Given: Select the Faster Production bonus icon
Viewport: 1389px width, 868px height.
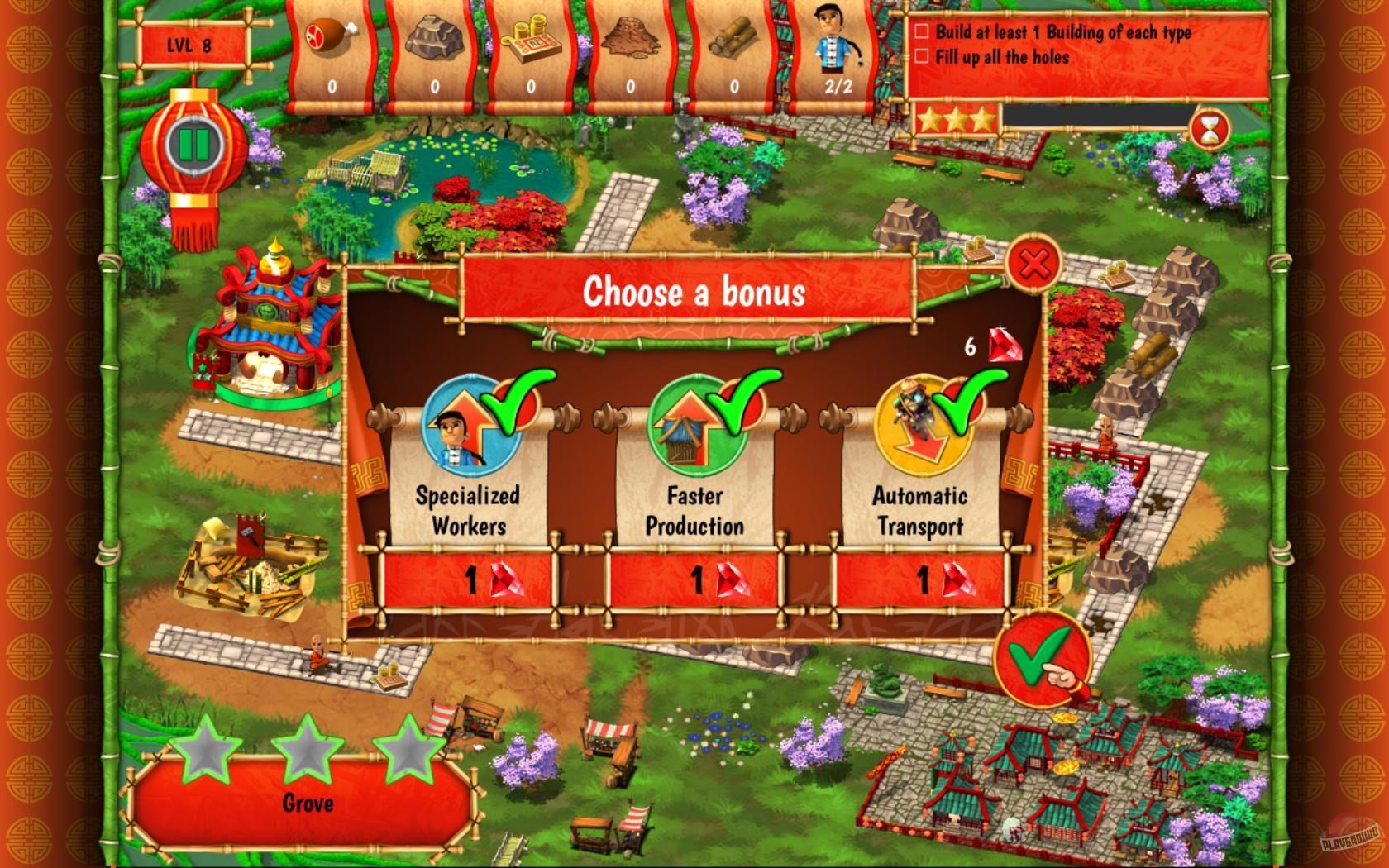Looking at the screenshot, I should [694, 422].
